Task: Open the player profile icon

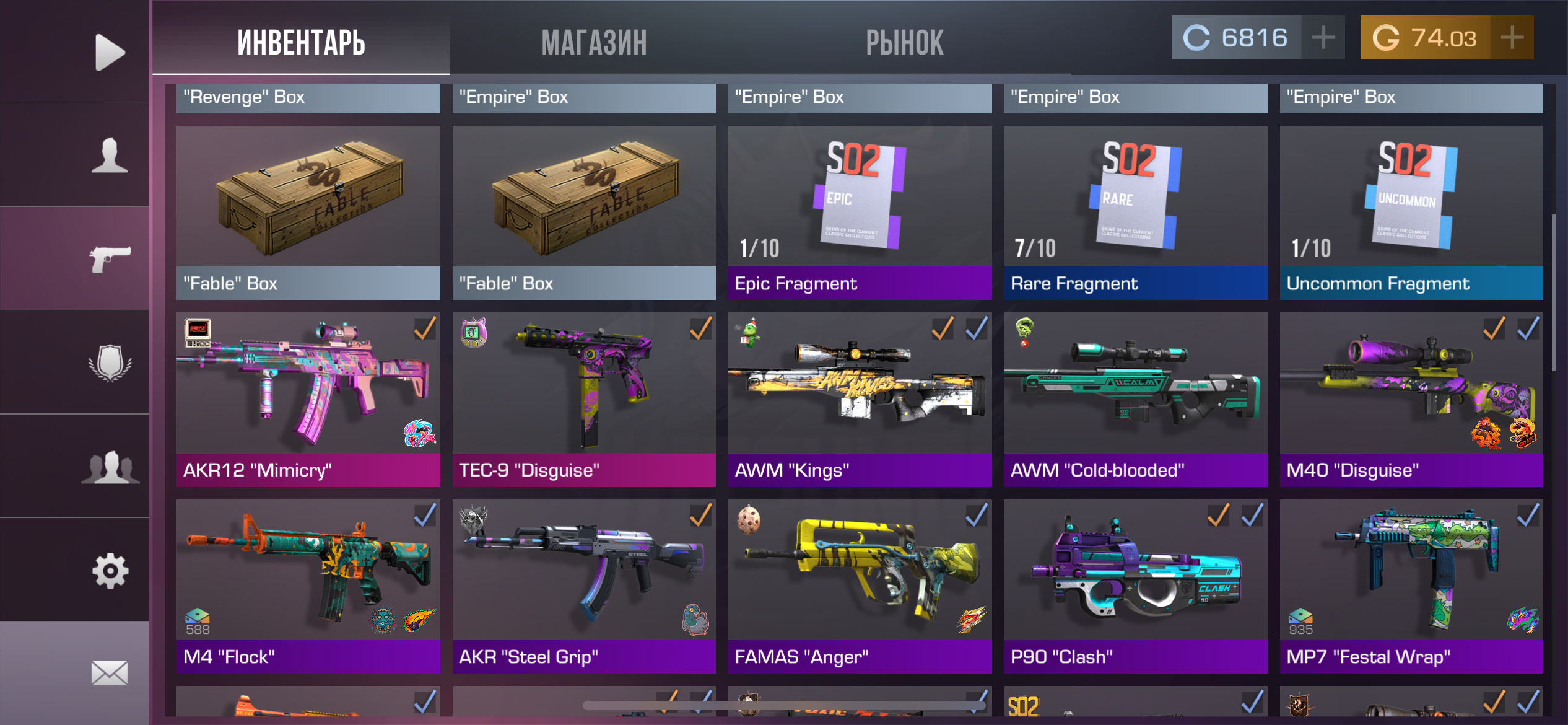Action: [x=110, y=155]
